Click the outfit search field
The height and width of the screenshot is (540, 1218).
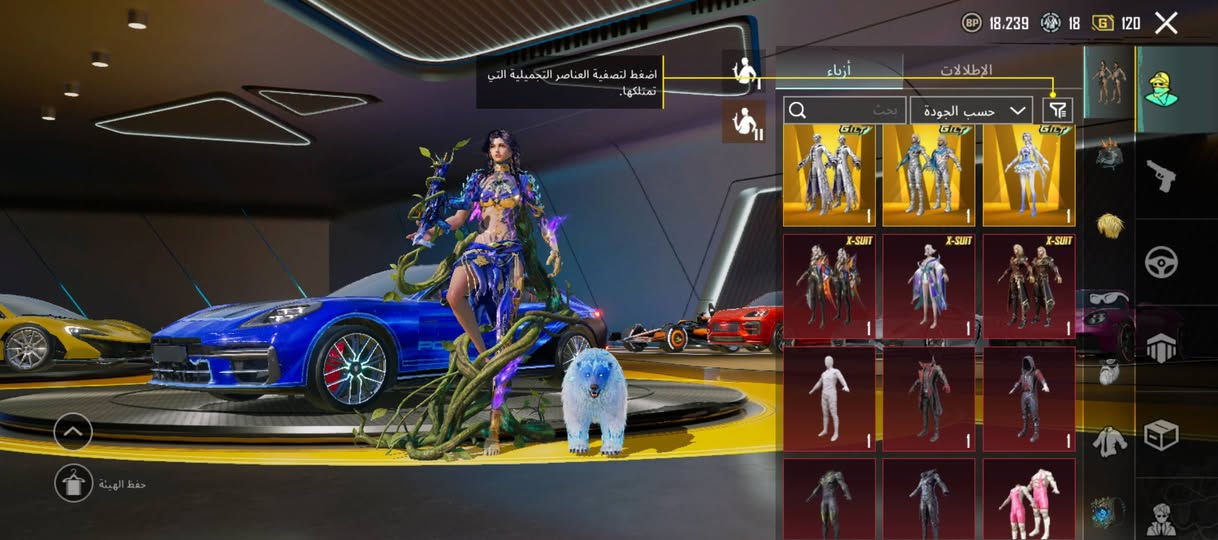tap(845, 110)
